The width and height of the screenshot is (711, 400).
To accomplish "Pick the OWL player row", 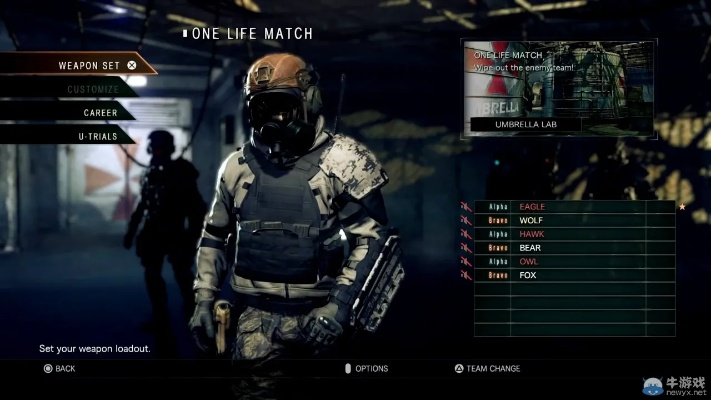I will [x=570, y=261].
